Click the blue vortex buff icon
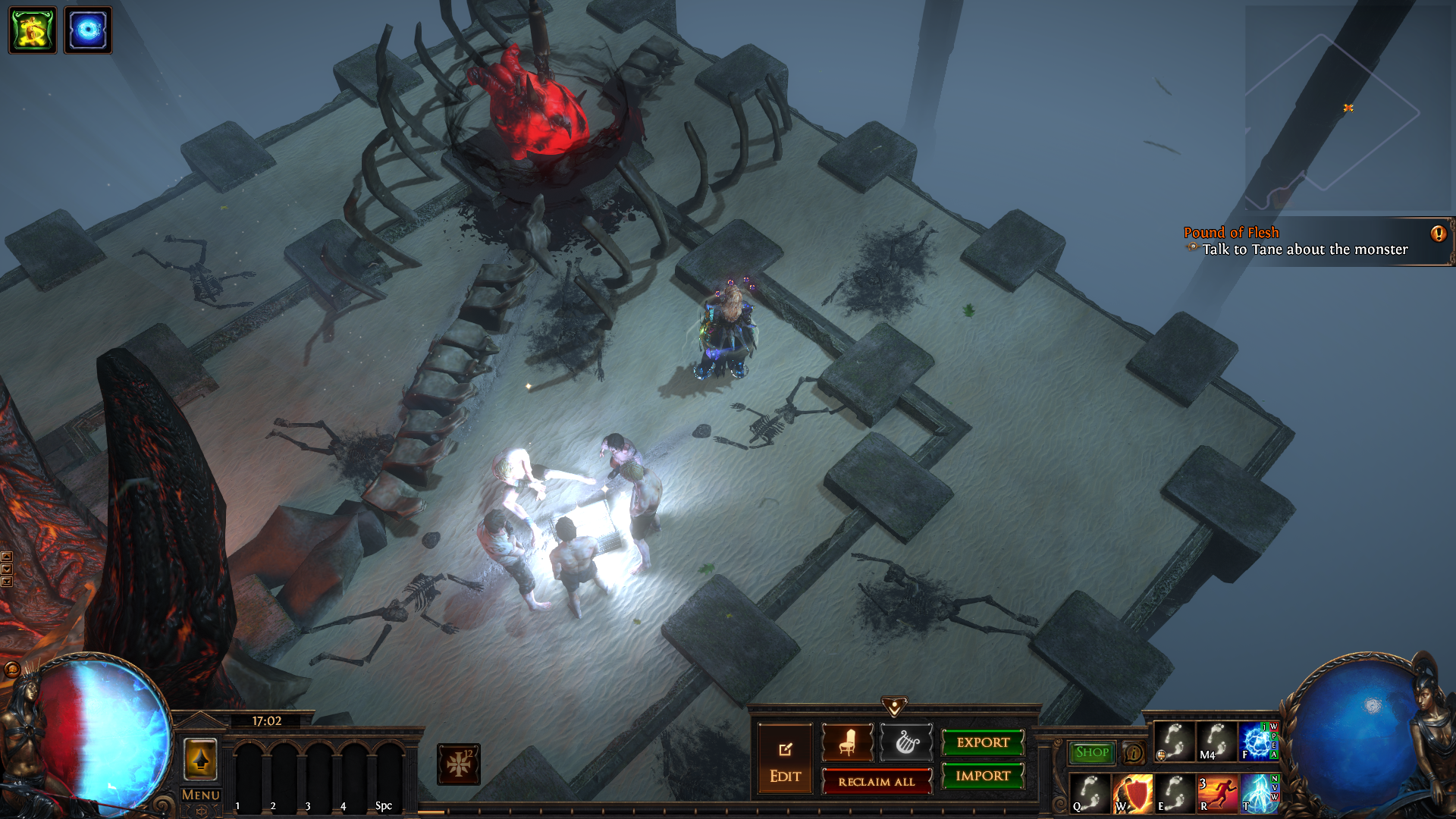The image size is (1456, 819). (x=88, y=30)
